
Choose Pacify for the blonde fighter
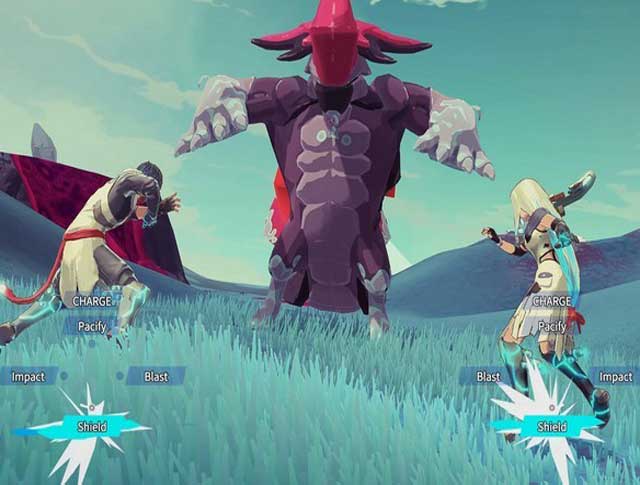552,326
